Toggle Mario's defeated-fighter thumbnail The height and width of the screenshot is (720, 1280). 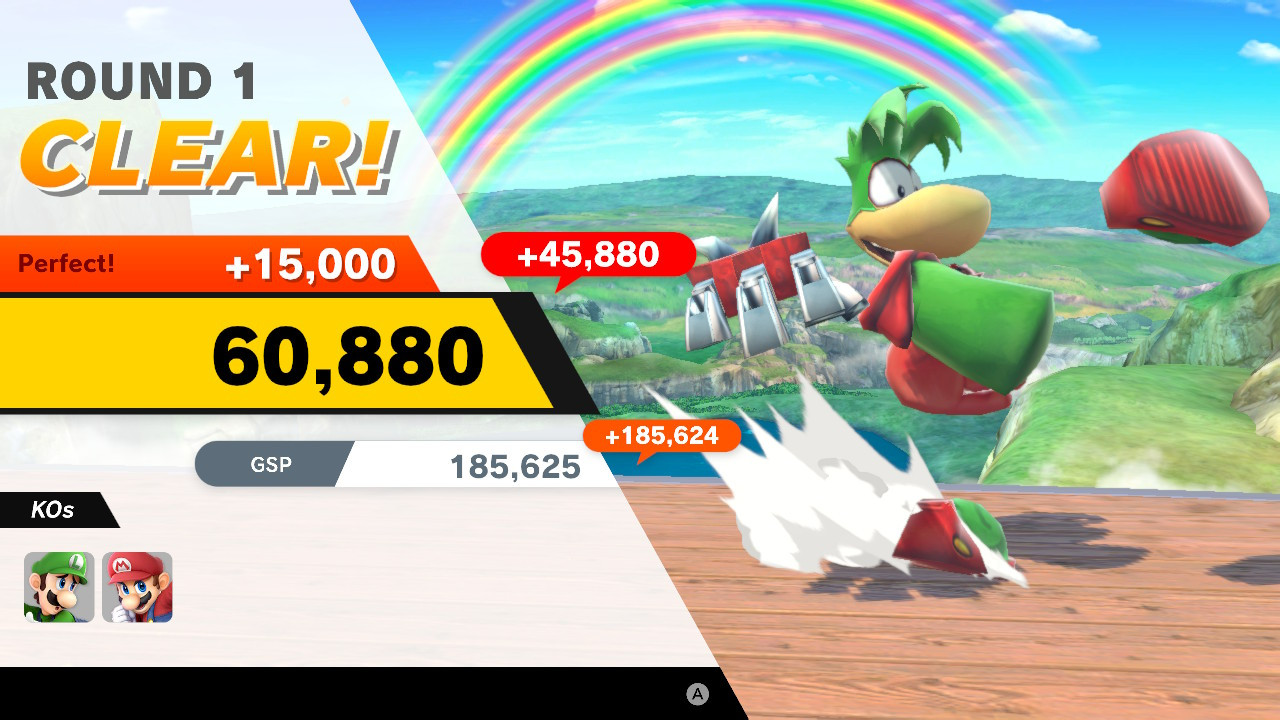click(x=139, y=587)
